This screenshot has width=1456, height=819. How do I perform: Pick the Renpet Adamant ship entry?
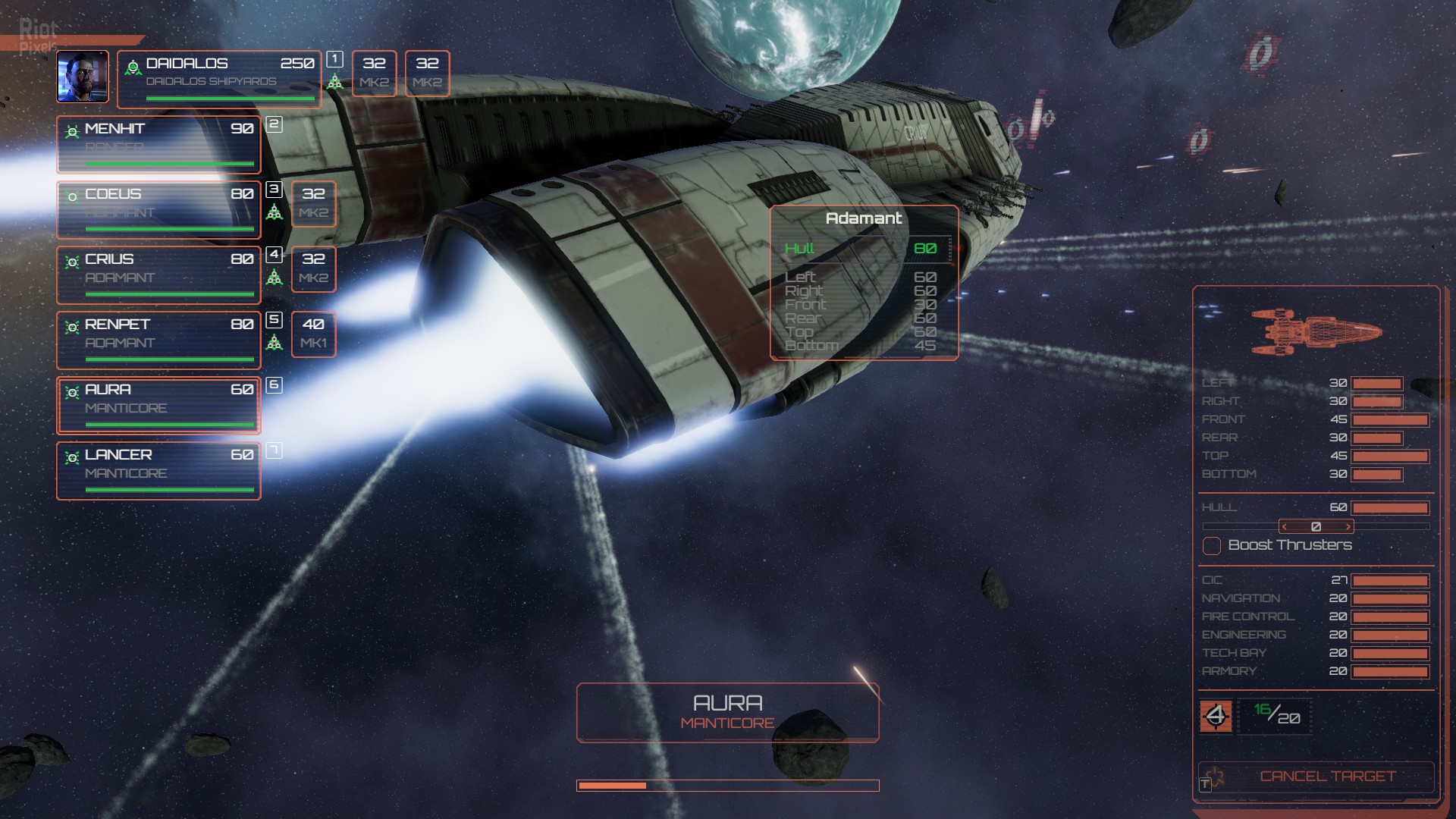pos(158,340)
